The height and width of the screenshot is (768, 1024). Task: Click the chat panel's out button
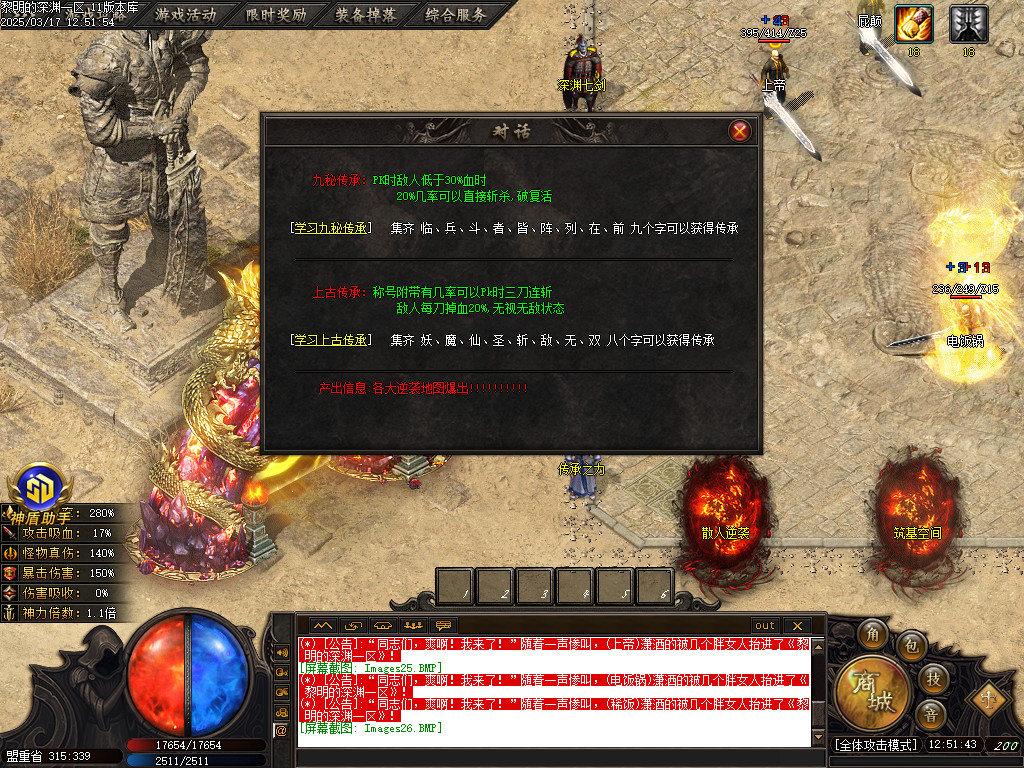(x=765, y=626)
